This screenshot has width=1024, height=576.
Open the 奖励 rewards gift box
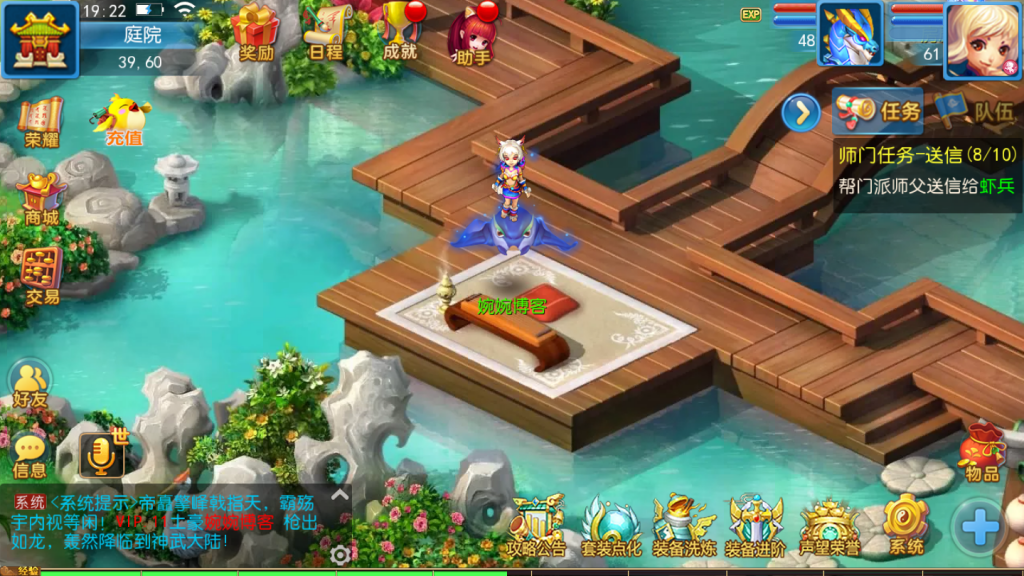point(256,32)
